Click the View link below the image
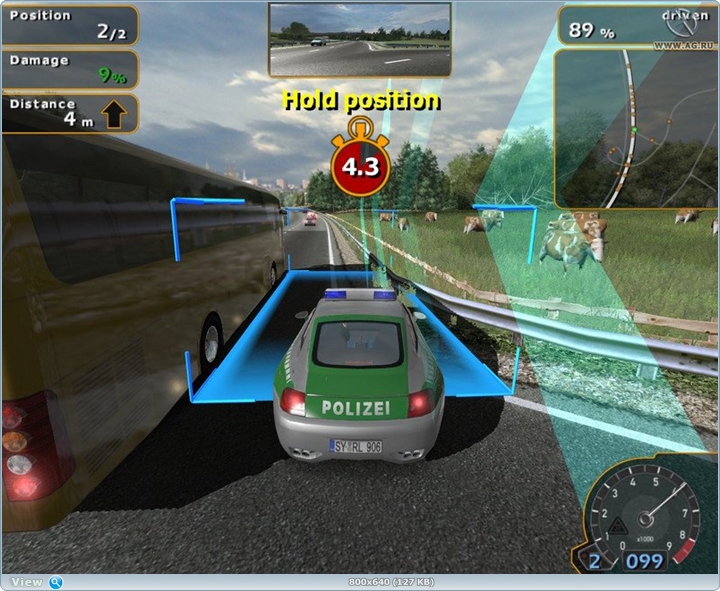Image resolution: width=720 pixels, height=591 pixels. [x=27, y=582]
